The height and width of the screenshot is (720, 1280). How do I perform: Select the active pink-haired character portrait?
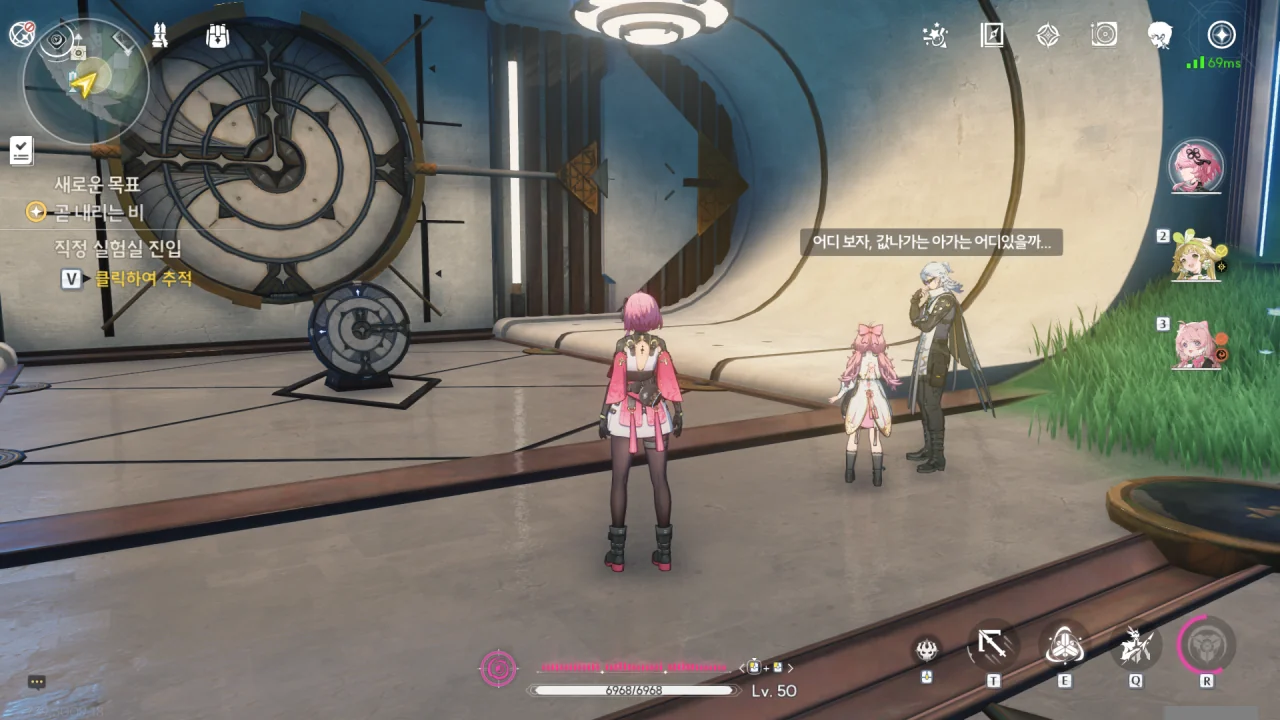tap(1196, 166)
